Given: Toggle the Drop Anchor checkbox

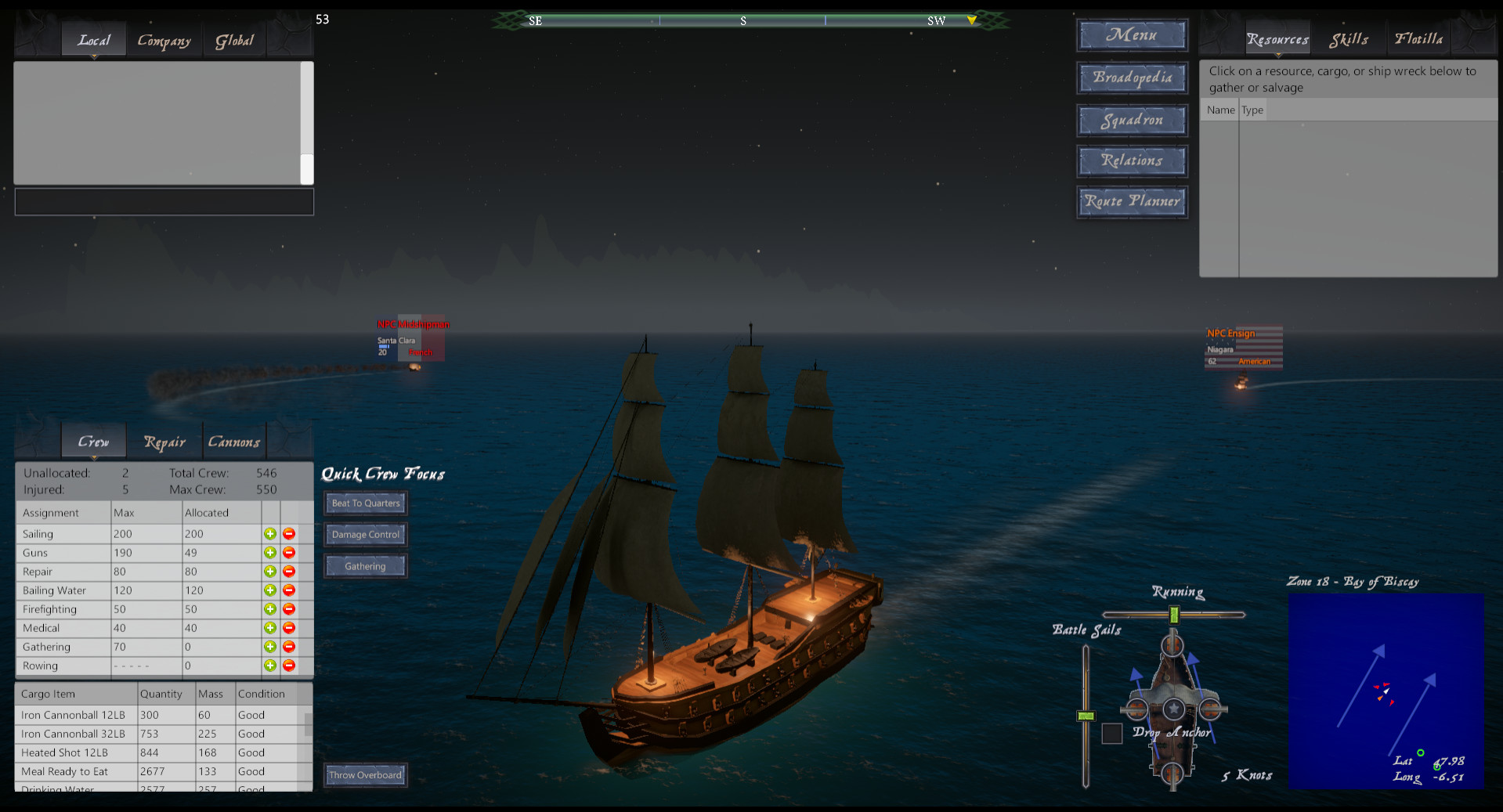Looking at the screenshot, I should click(x=1112, y=734).
